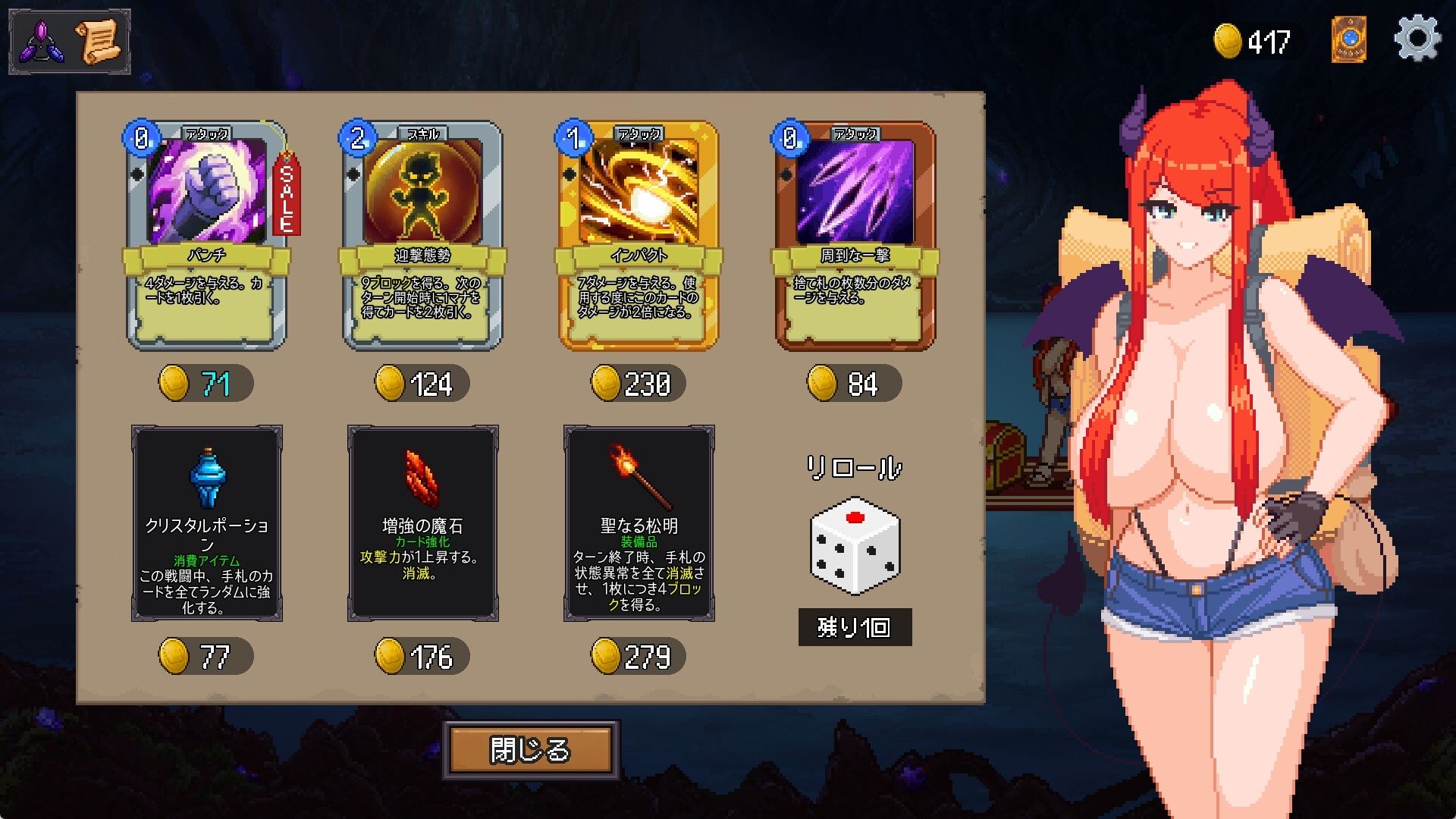Buy the パンチ card for 71 gold
Viewport: 1456px width, 819px height.
pyautogui.click(x=203, y=383)
